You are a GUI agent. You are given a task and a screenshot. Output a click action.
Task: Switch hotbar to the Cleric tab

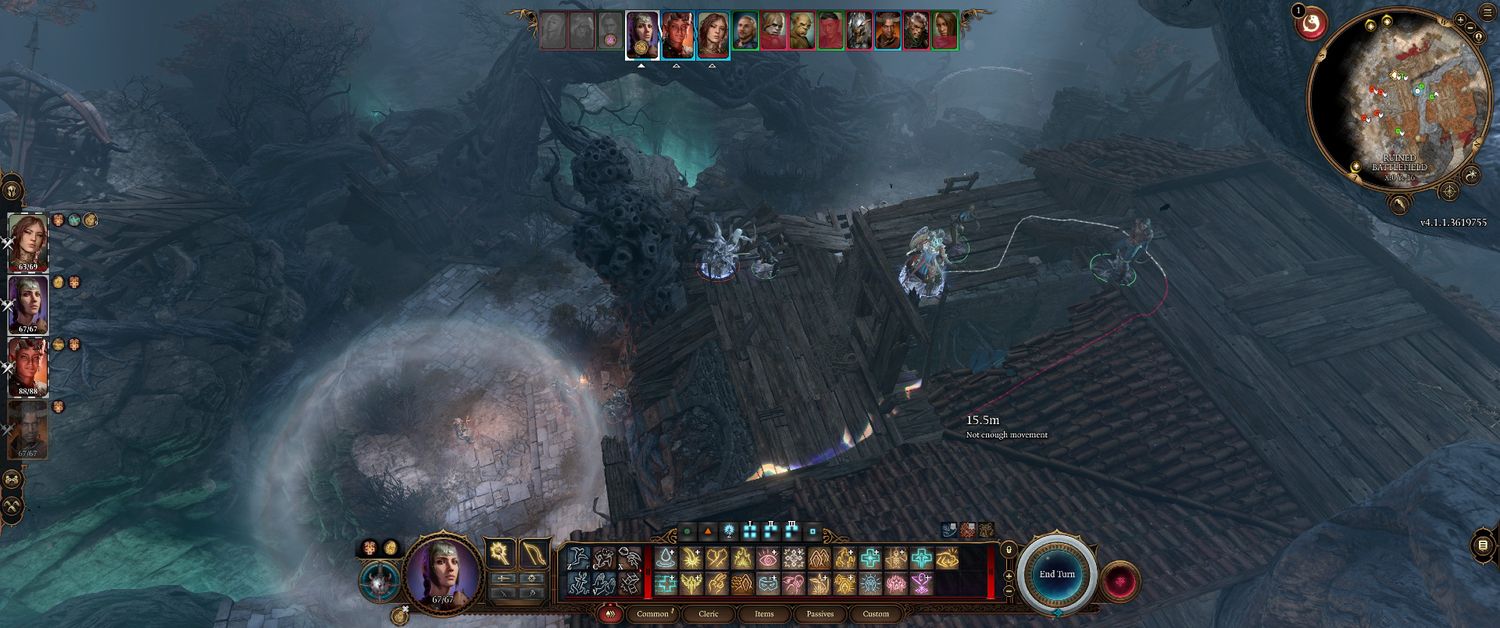708,614
